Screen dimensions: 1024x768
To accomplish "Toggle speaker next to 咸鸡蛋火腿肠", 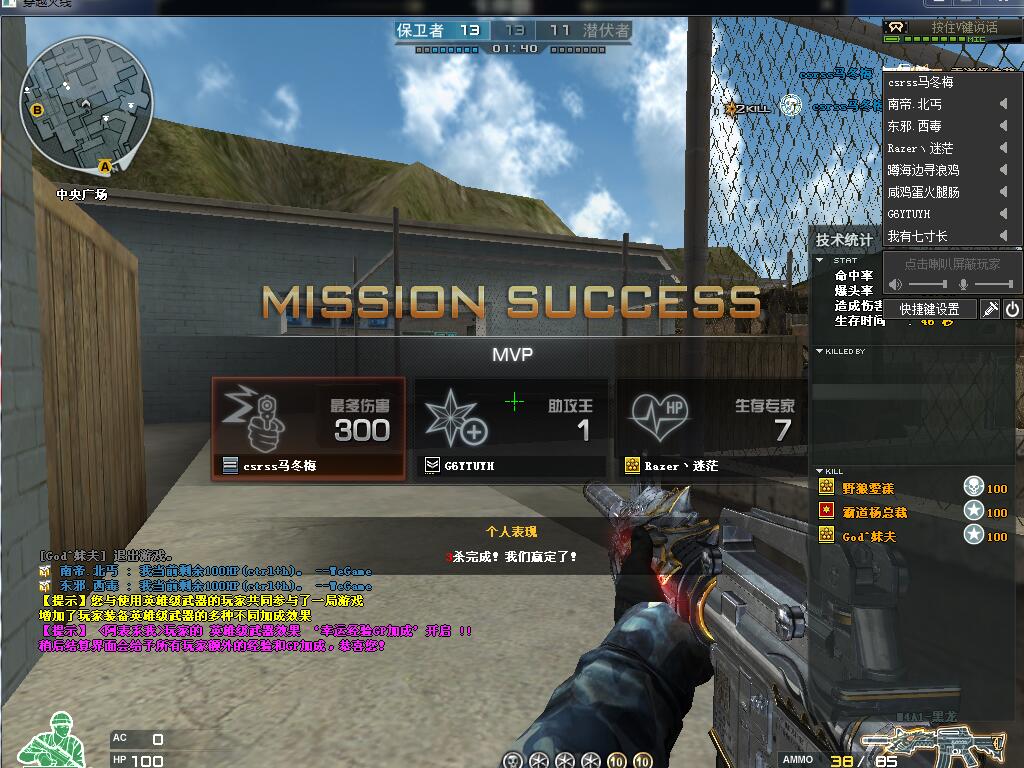I will 1003,192.
